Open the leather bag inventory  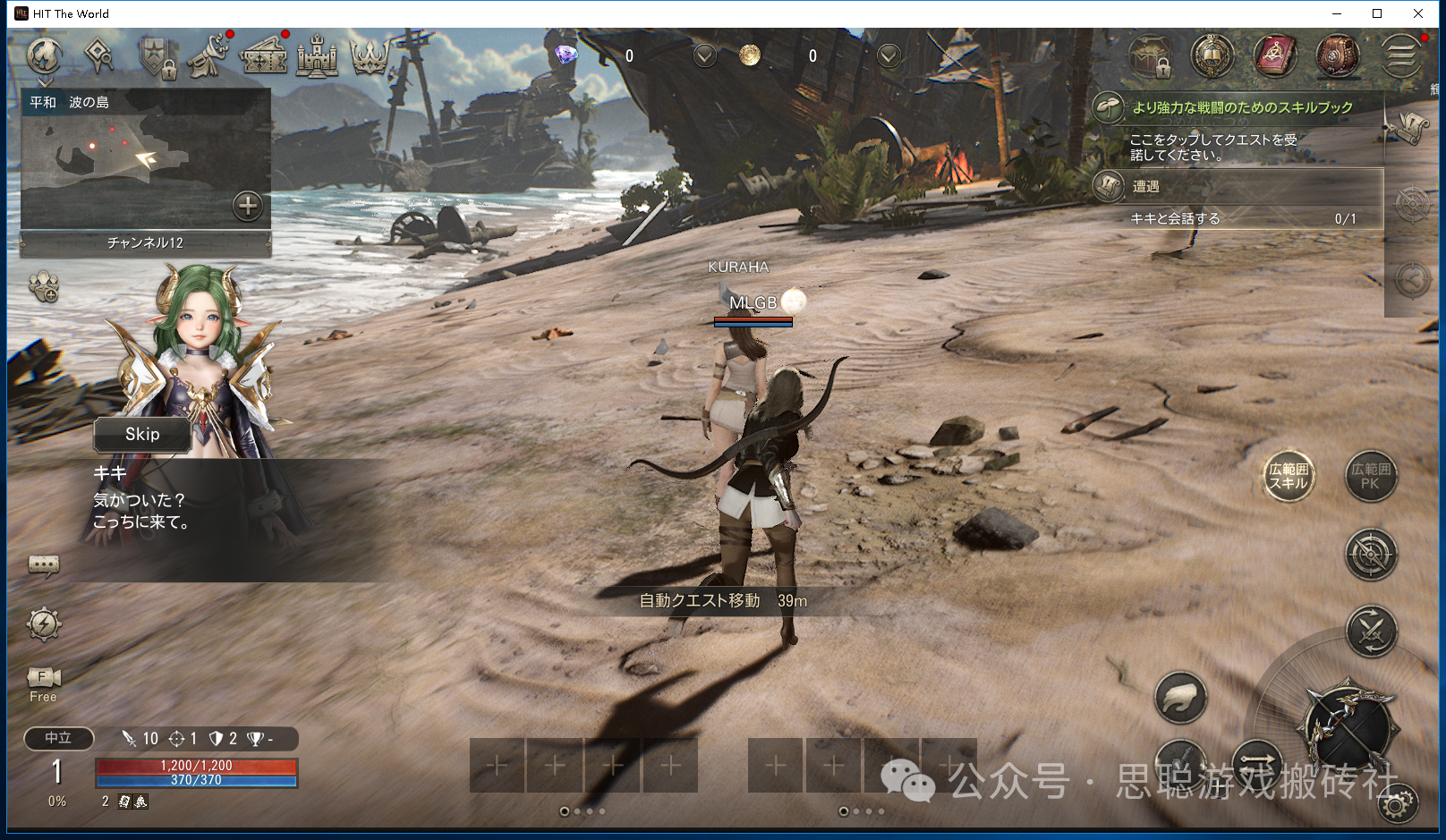coord(1338,56)
